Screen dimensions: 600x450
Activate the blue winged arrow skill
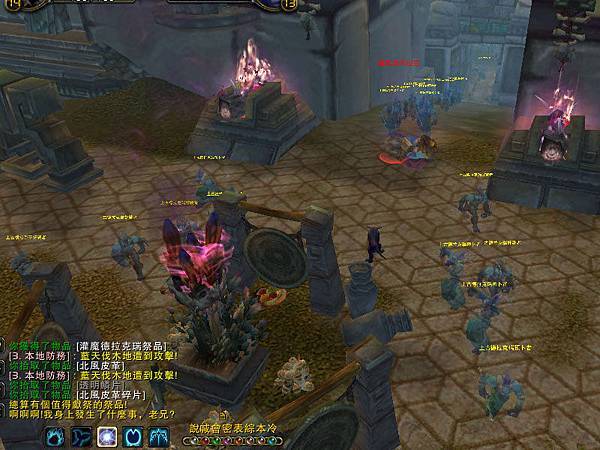pos(159,436)
